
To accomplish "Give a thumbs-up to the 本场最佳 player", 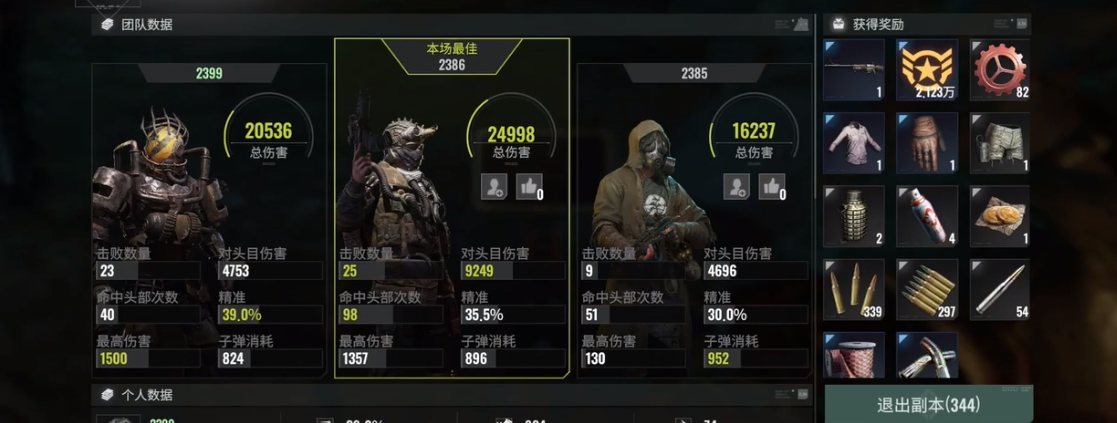I will click(528, 186).
